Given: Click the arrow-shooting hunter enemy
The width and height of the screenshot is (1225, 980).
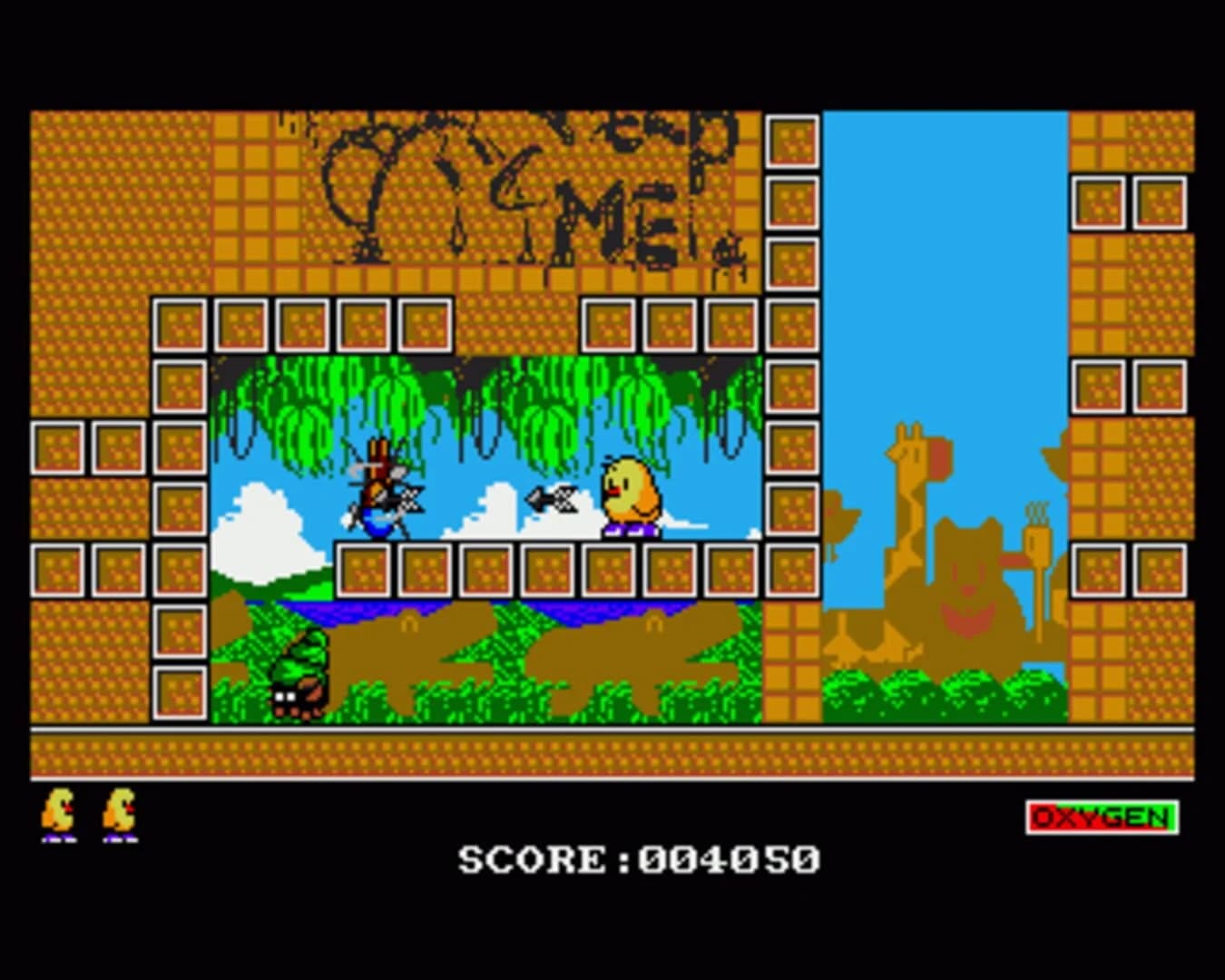Looking at the screenshot, I should point(381,490).
